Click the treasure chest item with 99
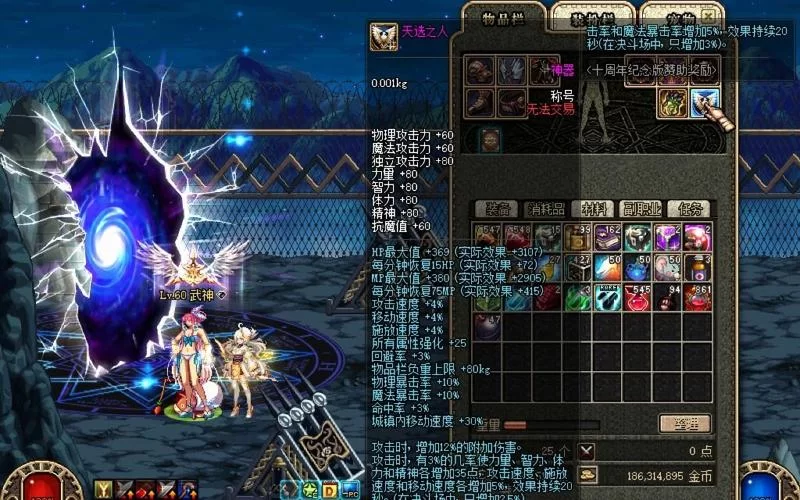This screenshot has height=500, width=800. (578, 237)
